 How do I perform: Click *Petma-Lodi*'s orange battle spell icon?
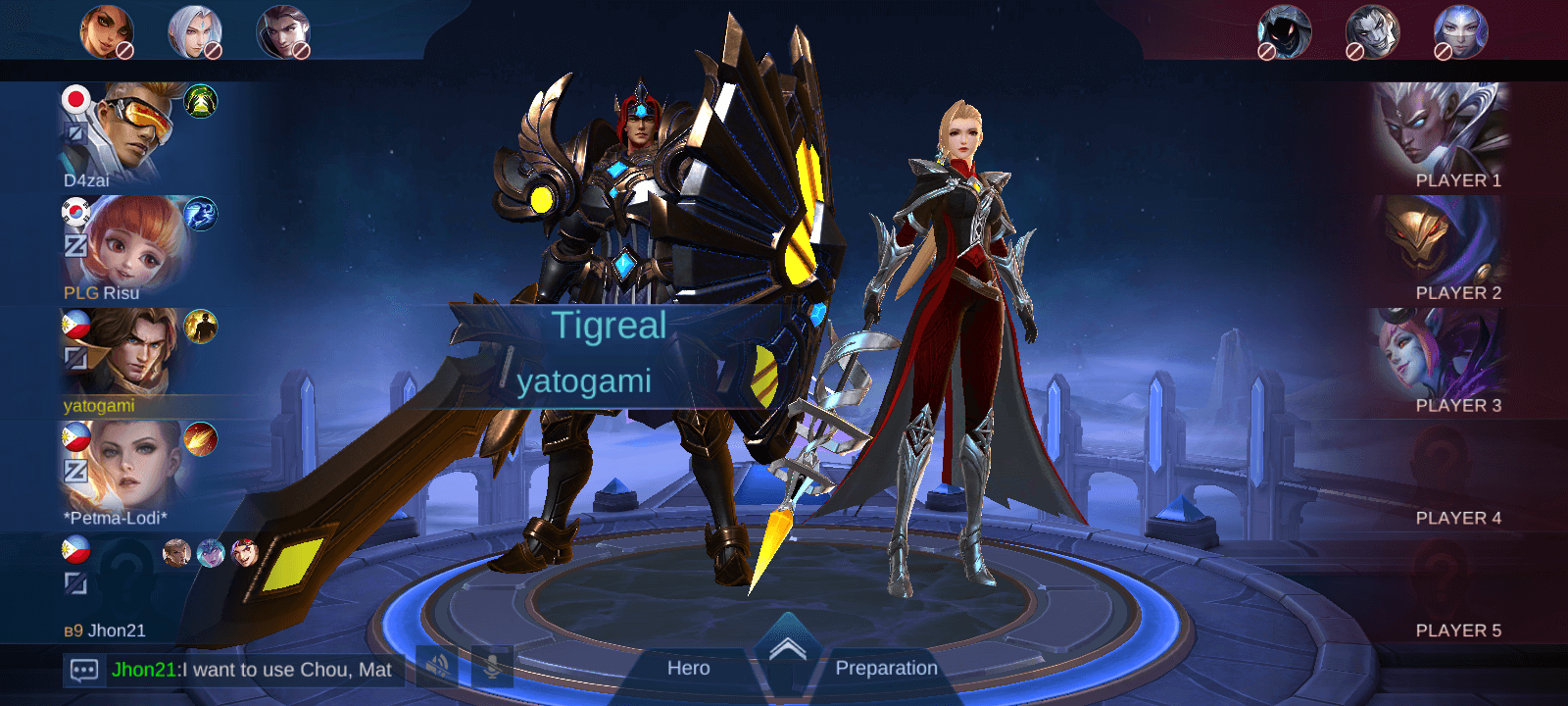pyautogui.click(x=200, y=439)
